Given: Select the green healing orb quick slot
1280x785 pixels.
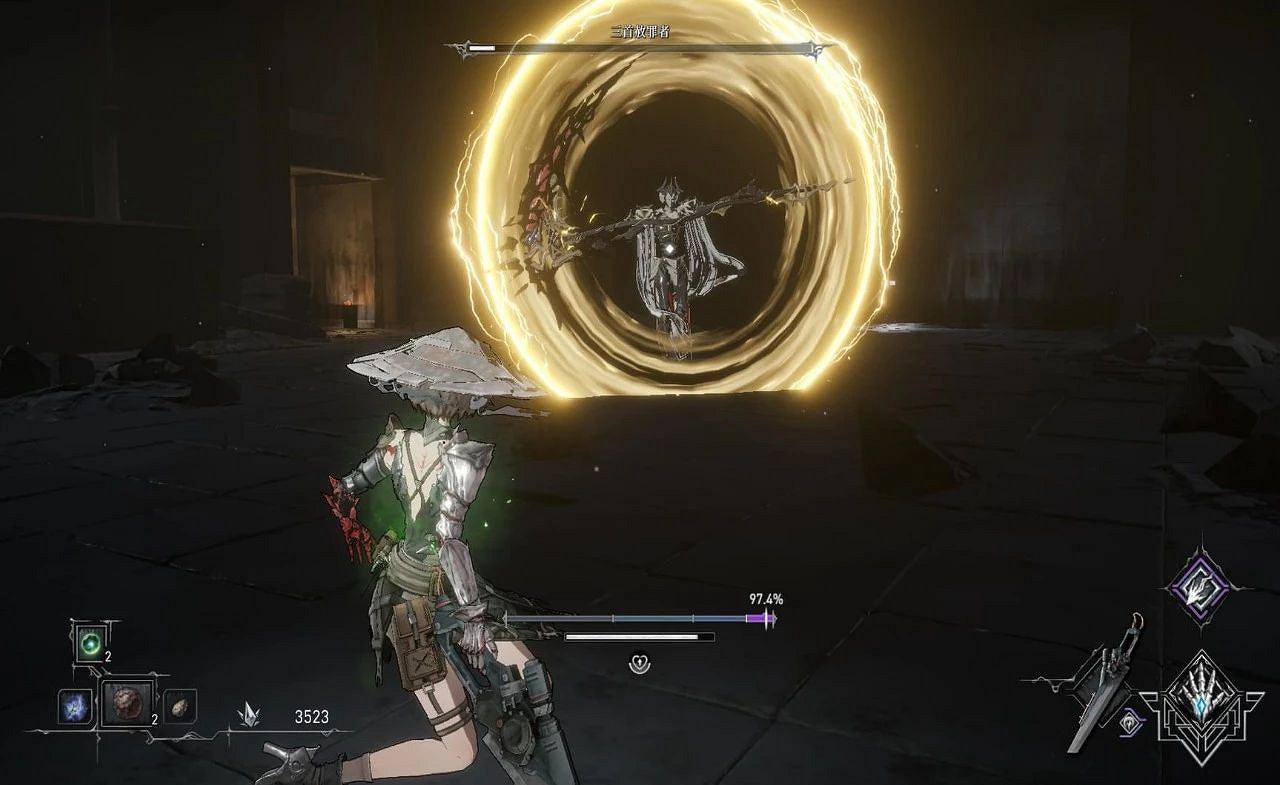Looking at the screenshot, I should 90,643.
